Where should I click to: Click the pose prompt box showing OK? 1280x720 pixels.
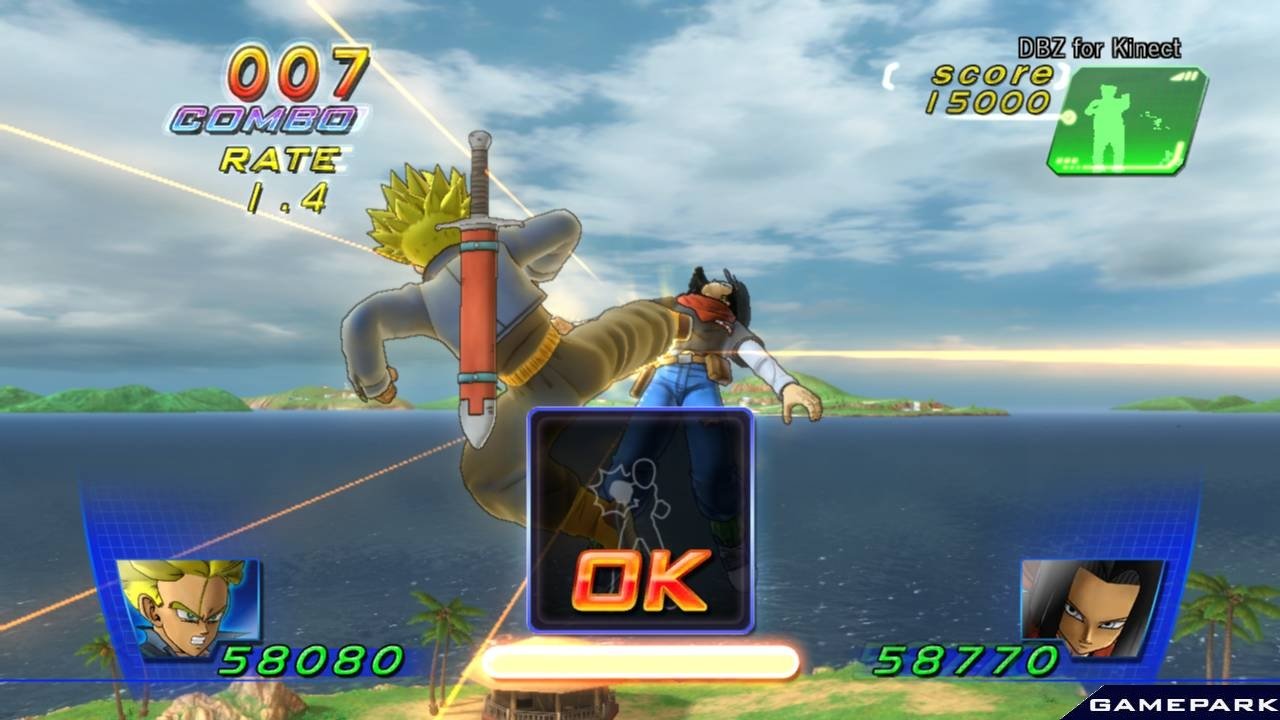coord(641,520)
